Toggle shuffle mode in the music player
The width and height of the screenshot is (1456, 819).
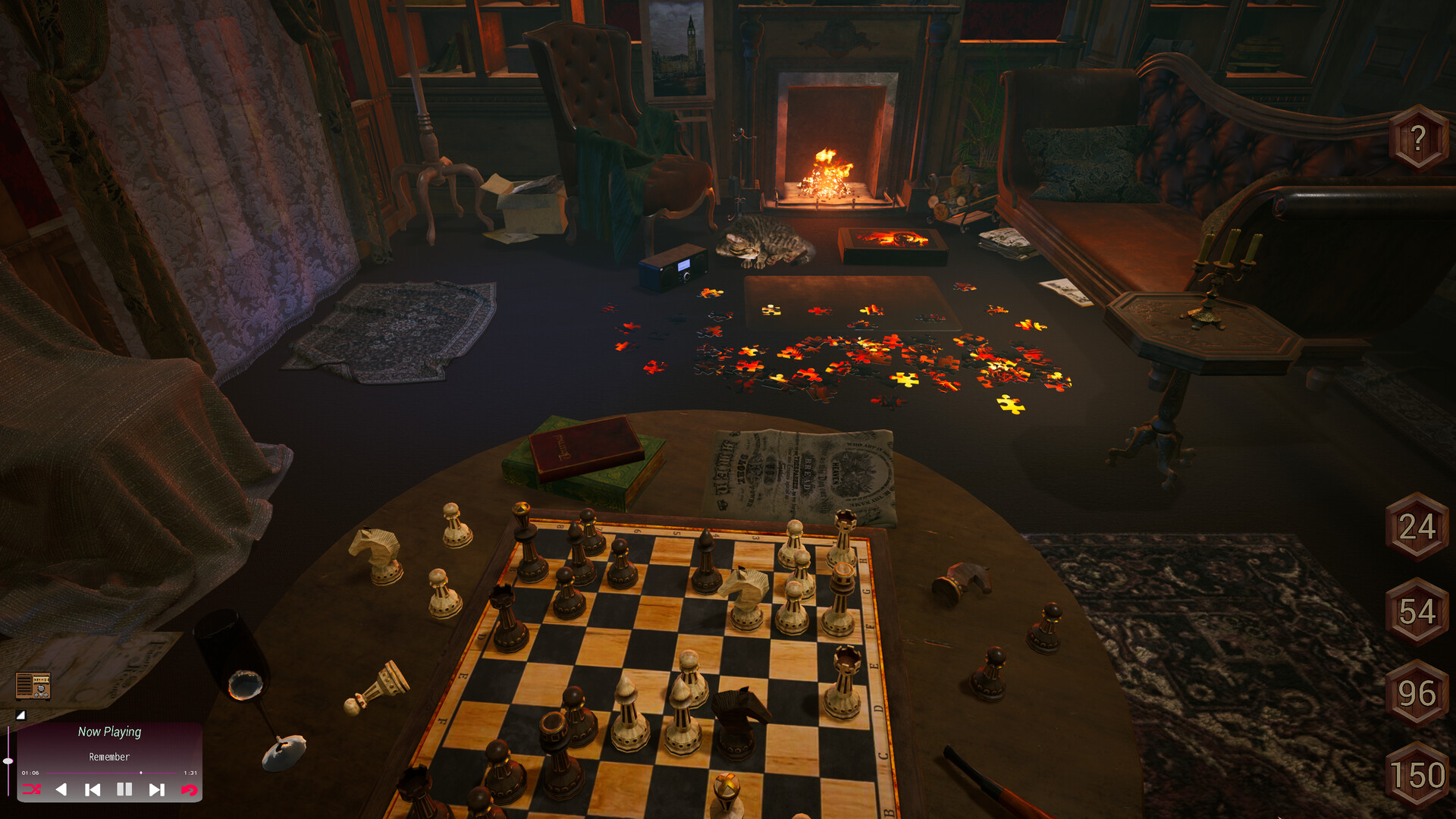click(32, 789)
